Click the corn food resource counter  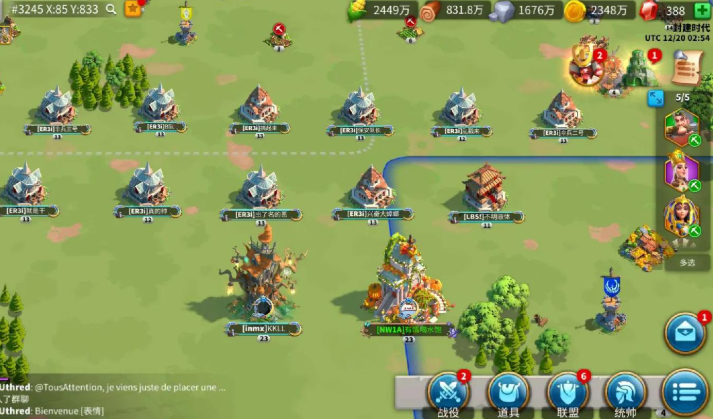tap(381, 10)
